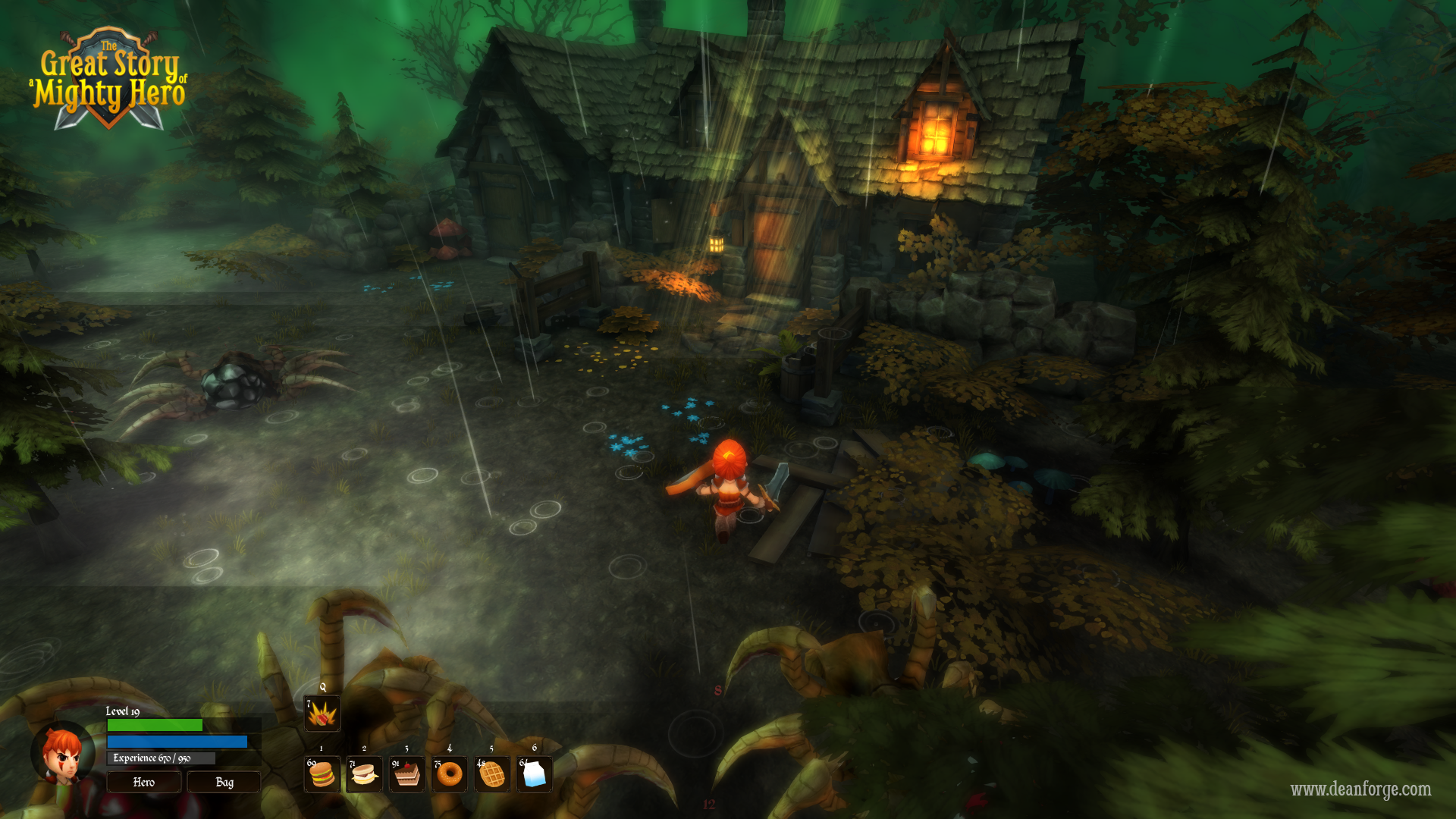Use the glazed donut hotbar item
The image size is (1456, 819).
[x=450, y=774]
